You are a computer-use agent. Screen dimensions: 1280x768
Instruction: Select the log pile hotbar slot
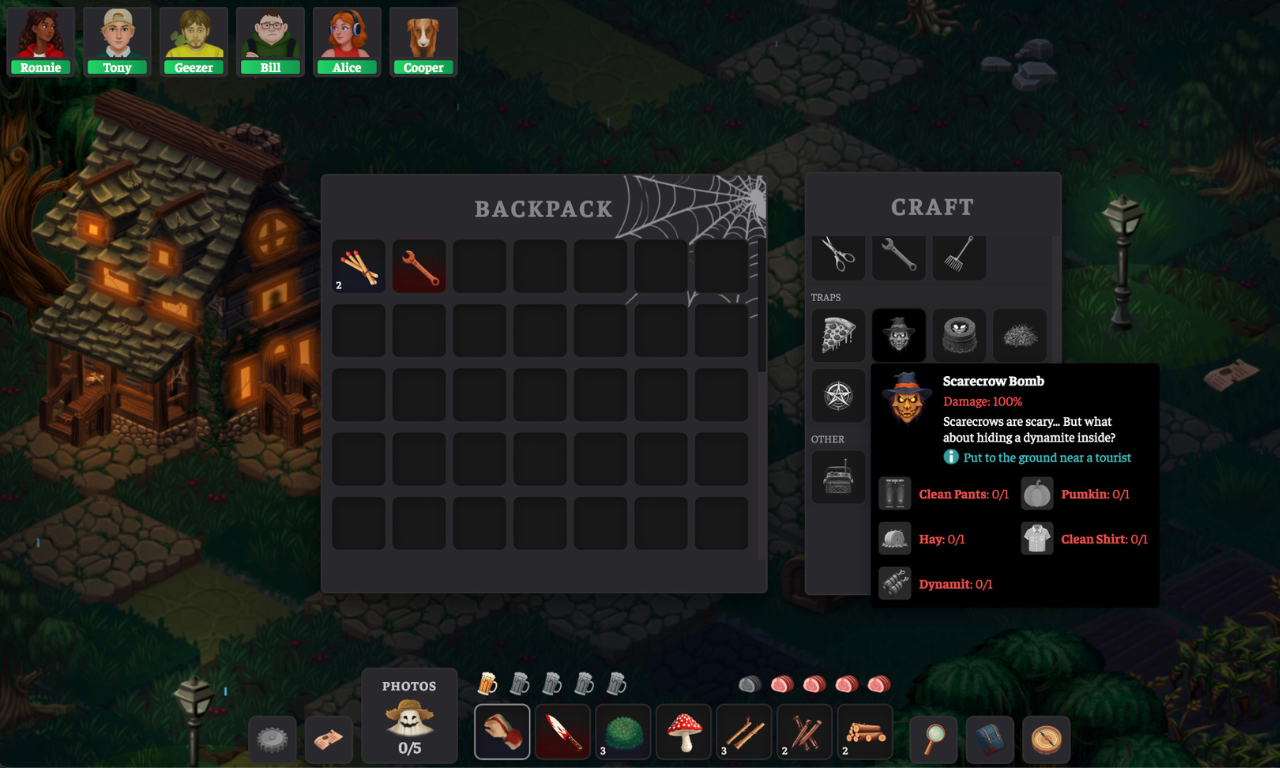point(865,732)
